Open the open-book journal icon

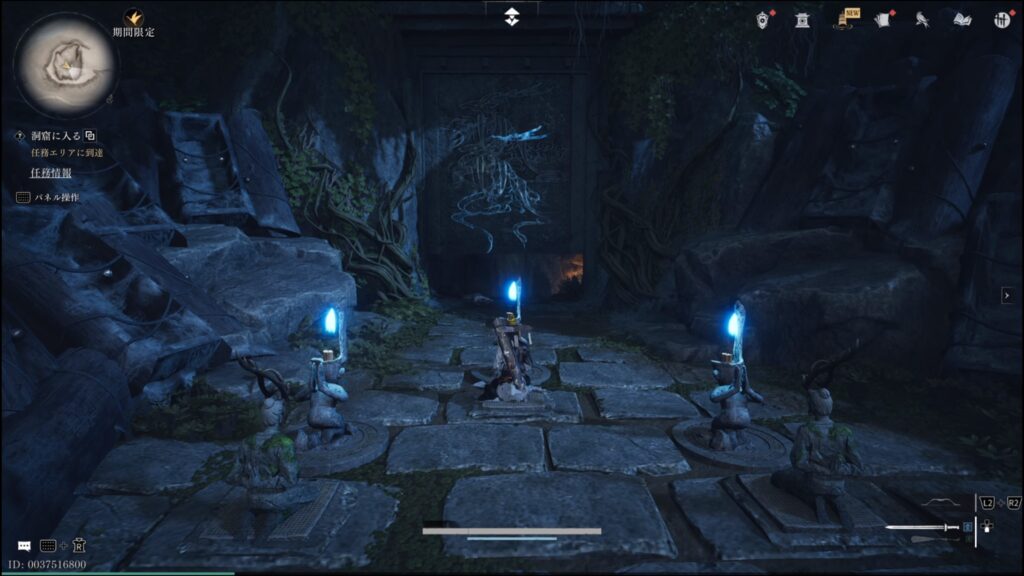(x=962, y=19)
